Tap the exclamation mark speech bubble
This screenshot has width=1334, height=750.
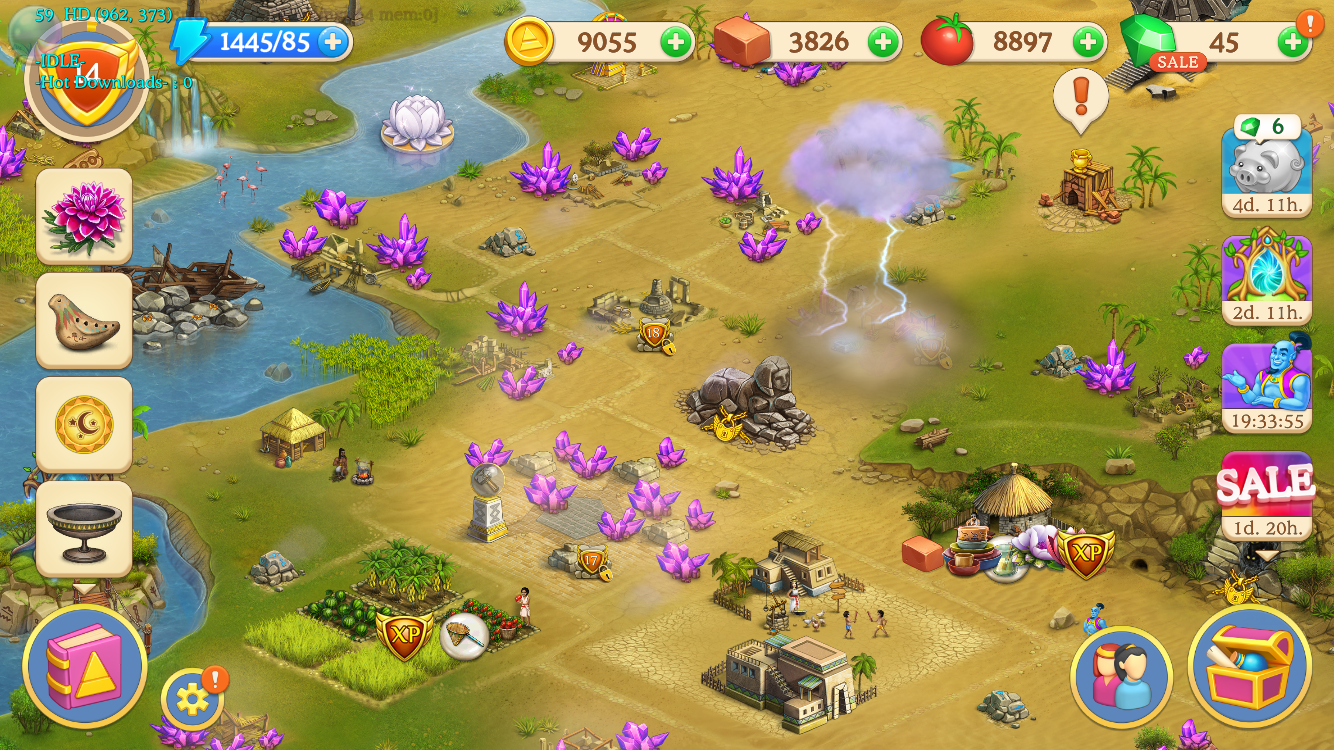pos(1081,98)
